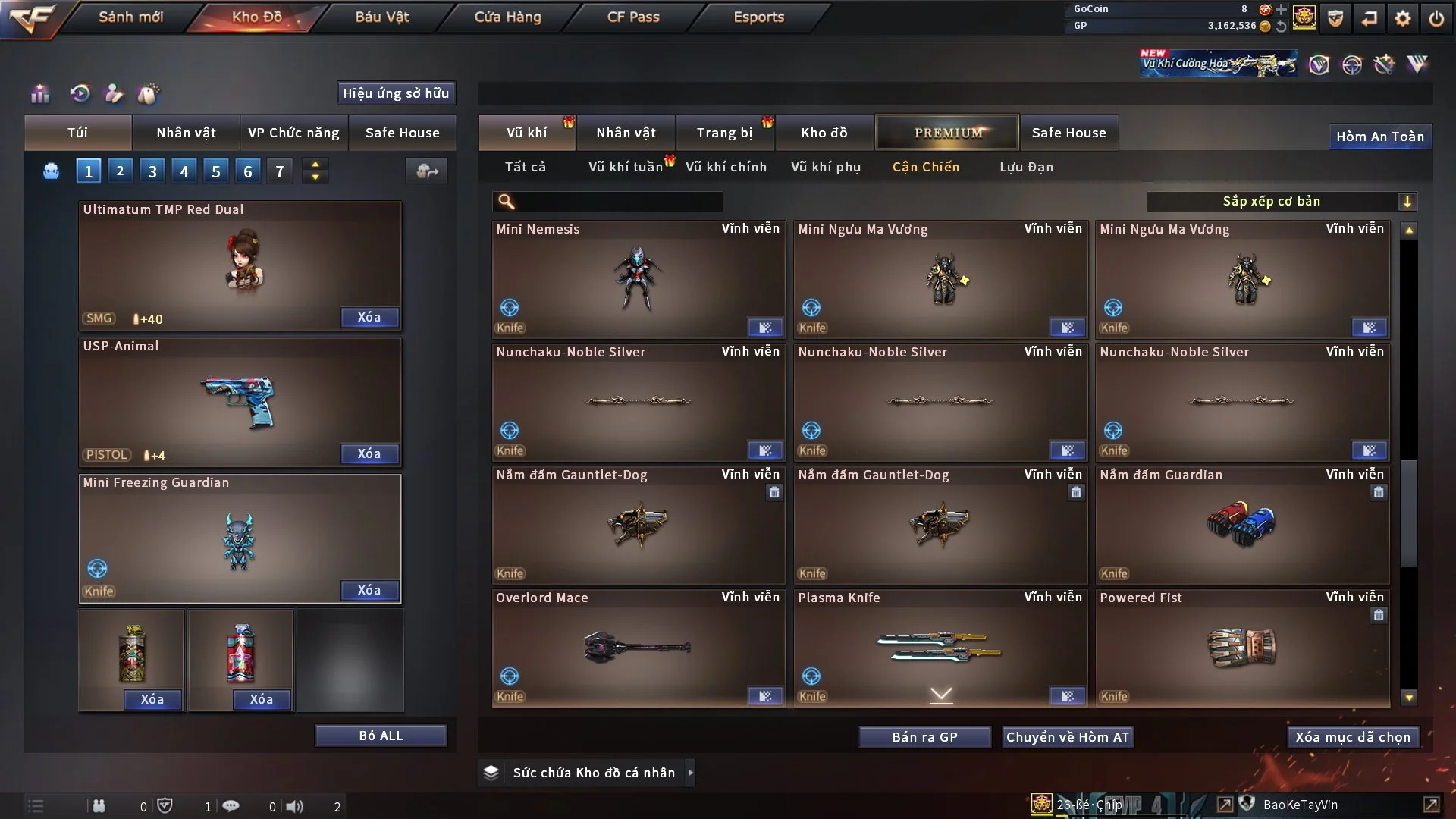Select bag slot number 3
Screen dimensions: 1456x819
point(152,171)
